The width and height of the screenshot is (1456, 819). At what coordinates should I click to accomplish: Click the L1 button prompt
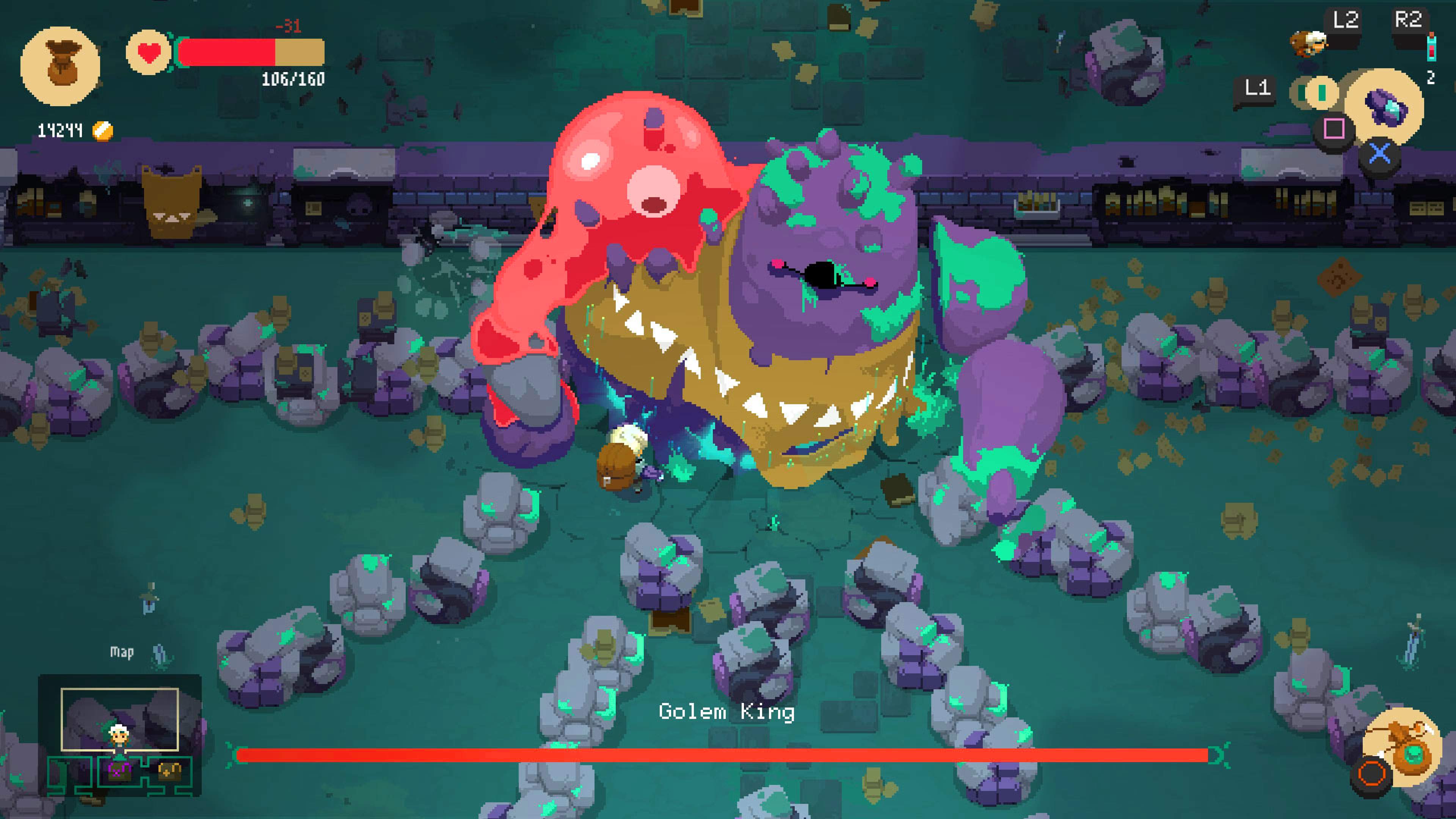point(1257,87)
